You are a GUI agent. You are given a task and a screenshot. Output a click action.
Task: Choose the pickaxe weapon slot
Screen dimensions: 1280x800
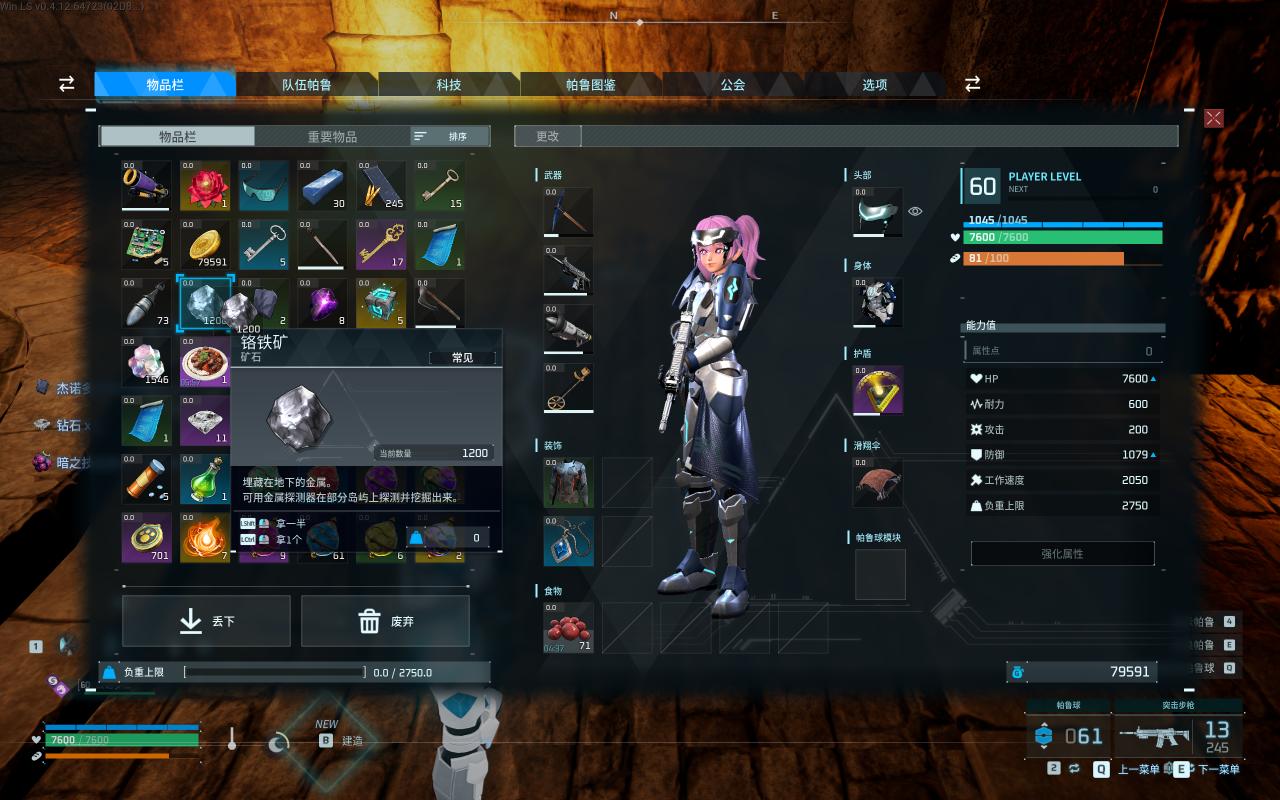tap(568, 212)
